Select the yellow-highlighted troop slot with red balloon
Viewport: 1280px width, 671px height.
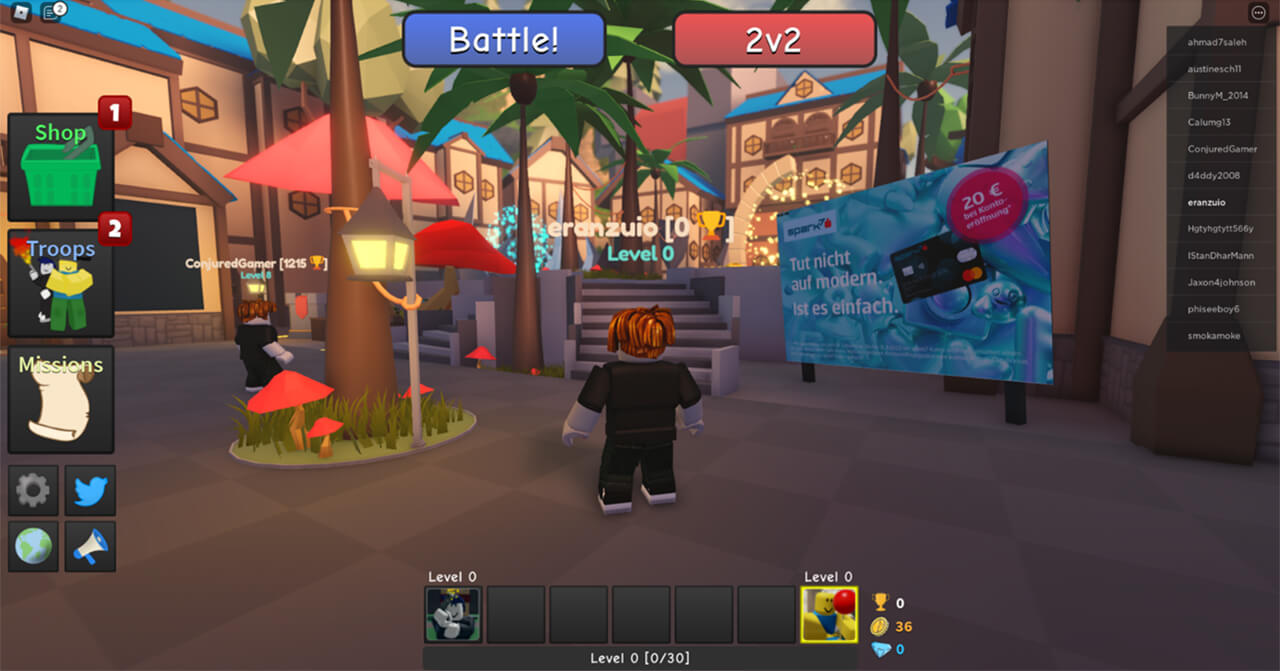[829, 614]
